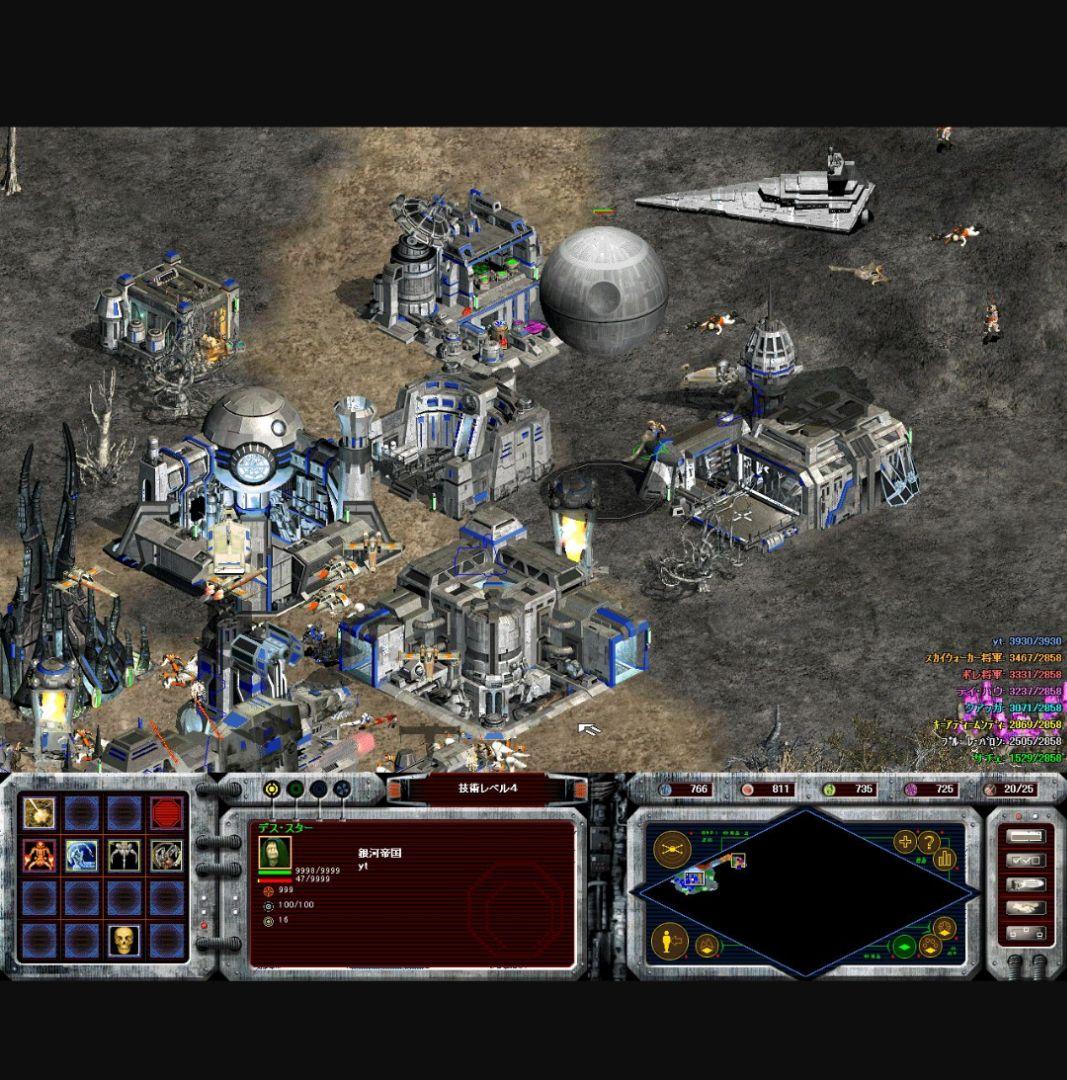Click the skull delete-unit command icon
The height and width of the screenshot is (1080, 1067).
[x=124, y=940]
